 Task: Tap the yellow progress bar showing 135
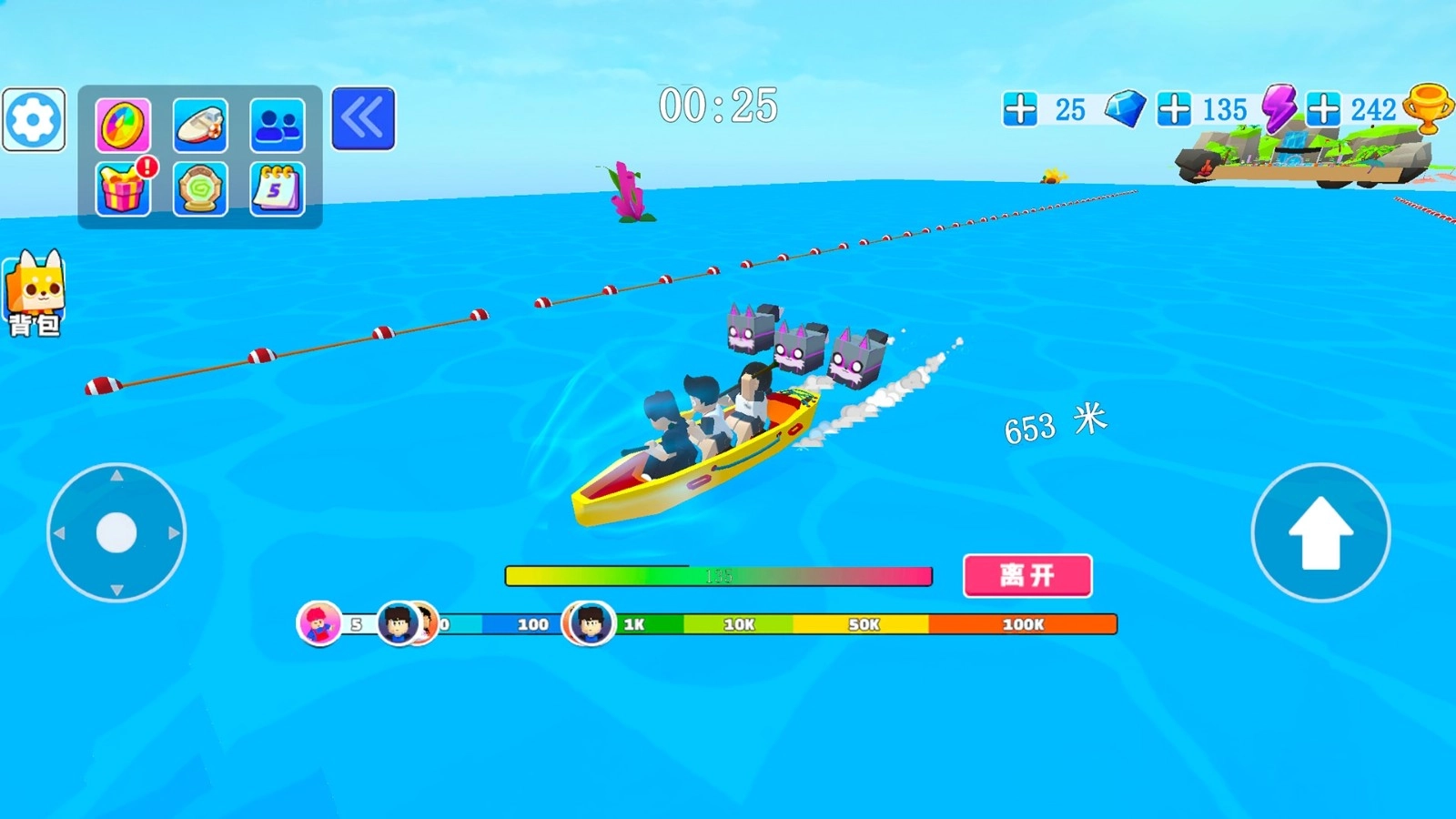coord(719,575)
